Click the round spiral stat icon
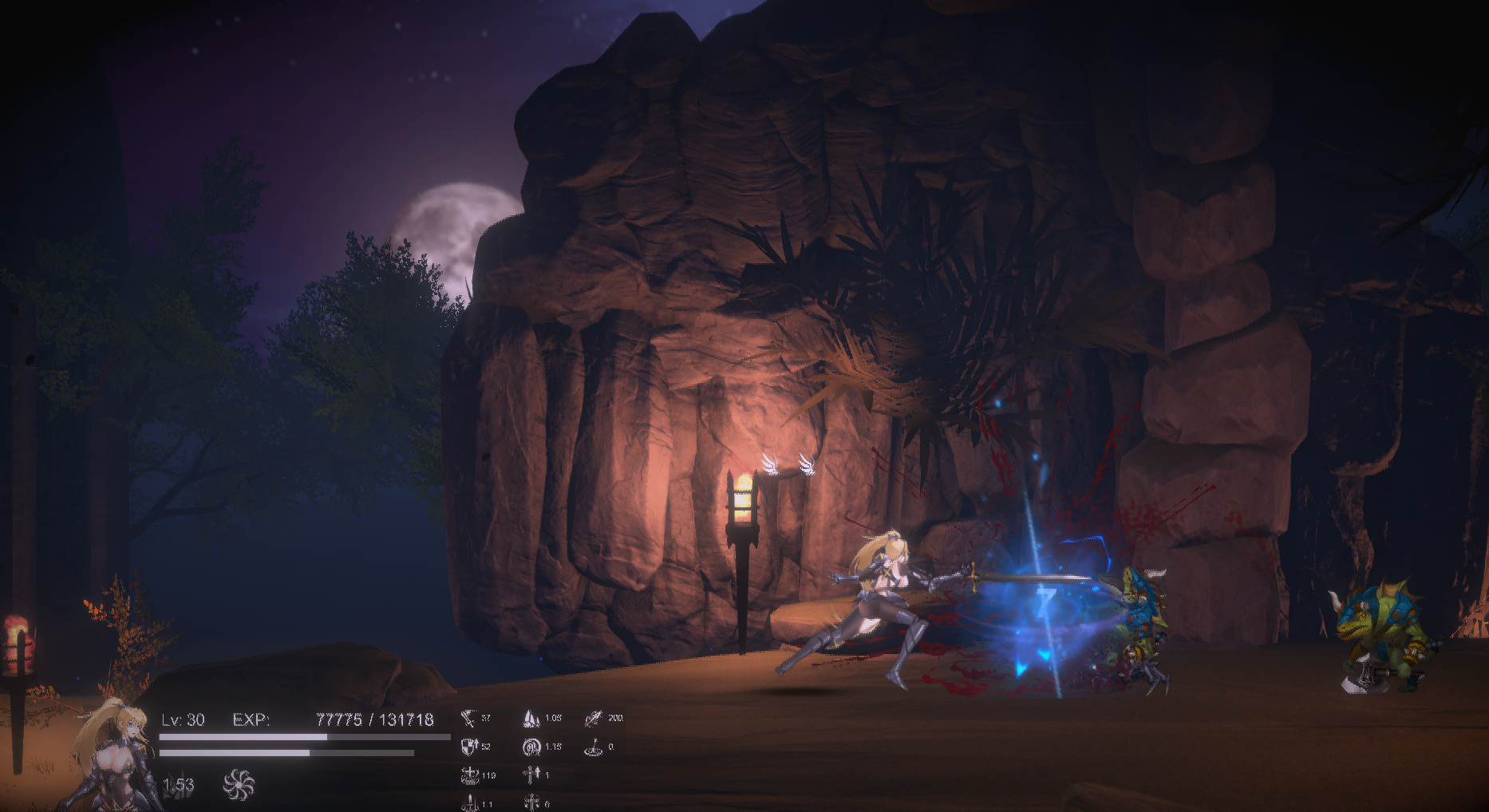The height and width of the screenshot is (812, 1489). point(531,747)
